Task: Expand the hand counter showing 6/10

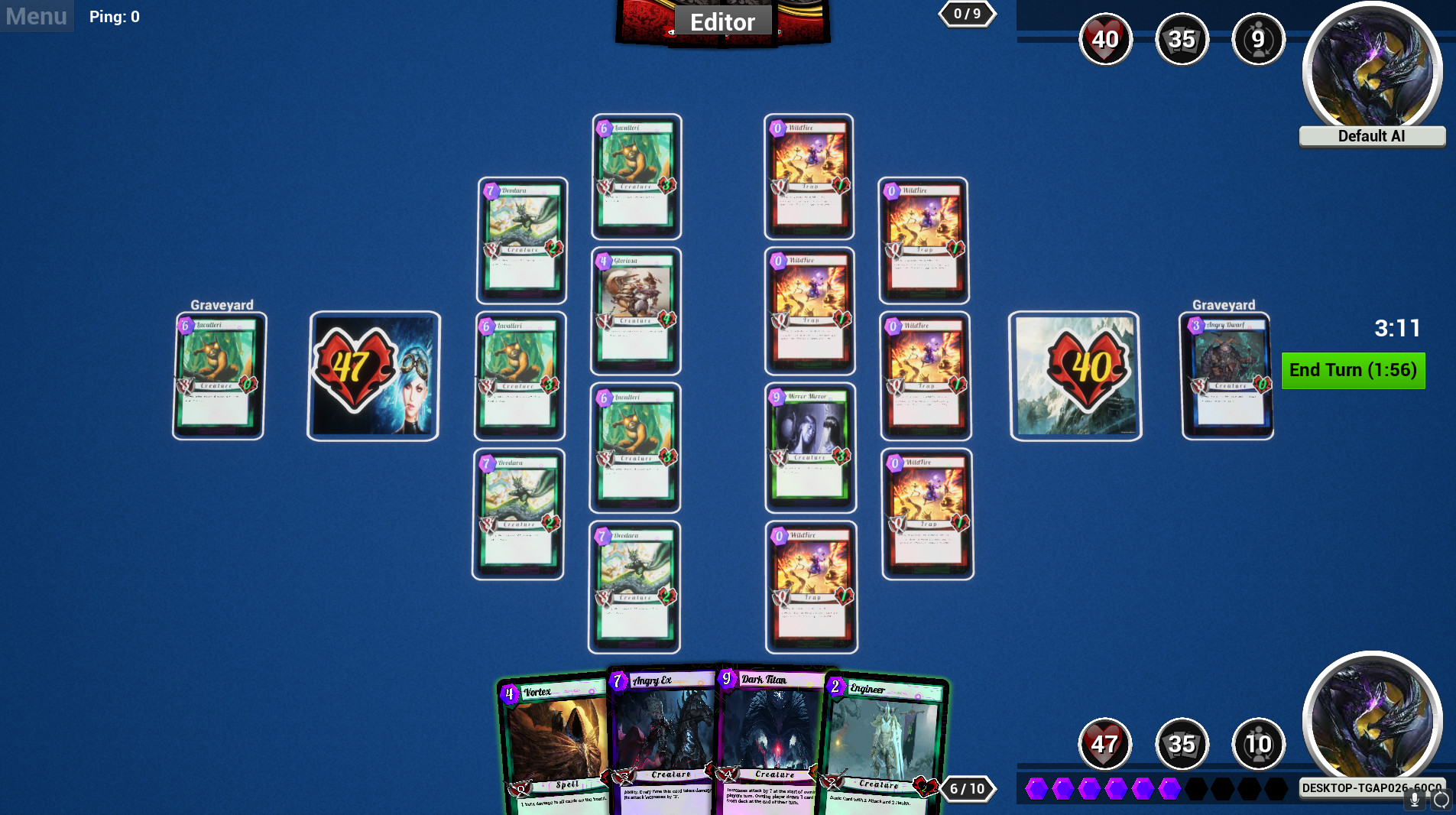Action: pos(965,789)
